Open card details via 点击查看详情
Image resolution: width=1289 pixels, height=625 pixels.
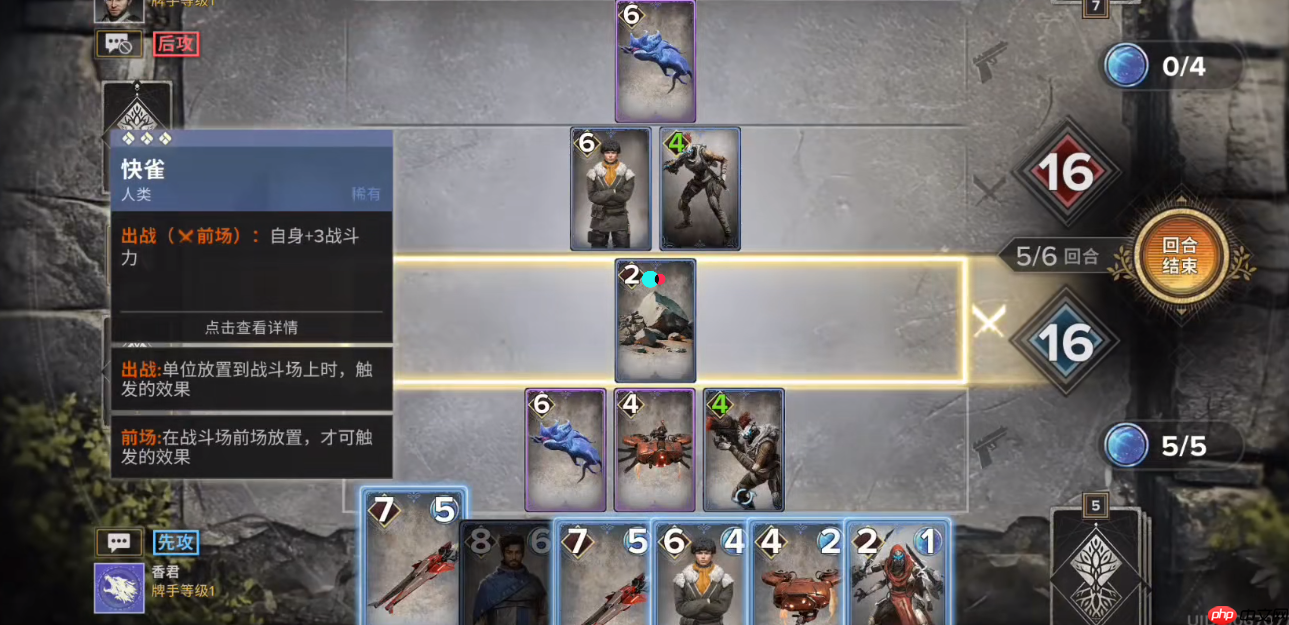[251, 327]
